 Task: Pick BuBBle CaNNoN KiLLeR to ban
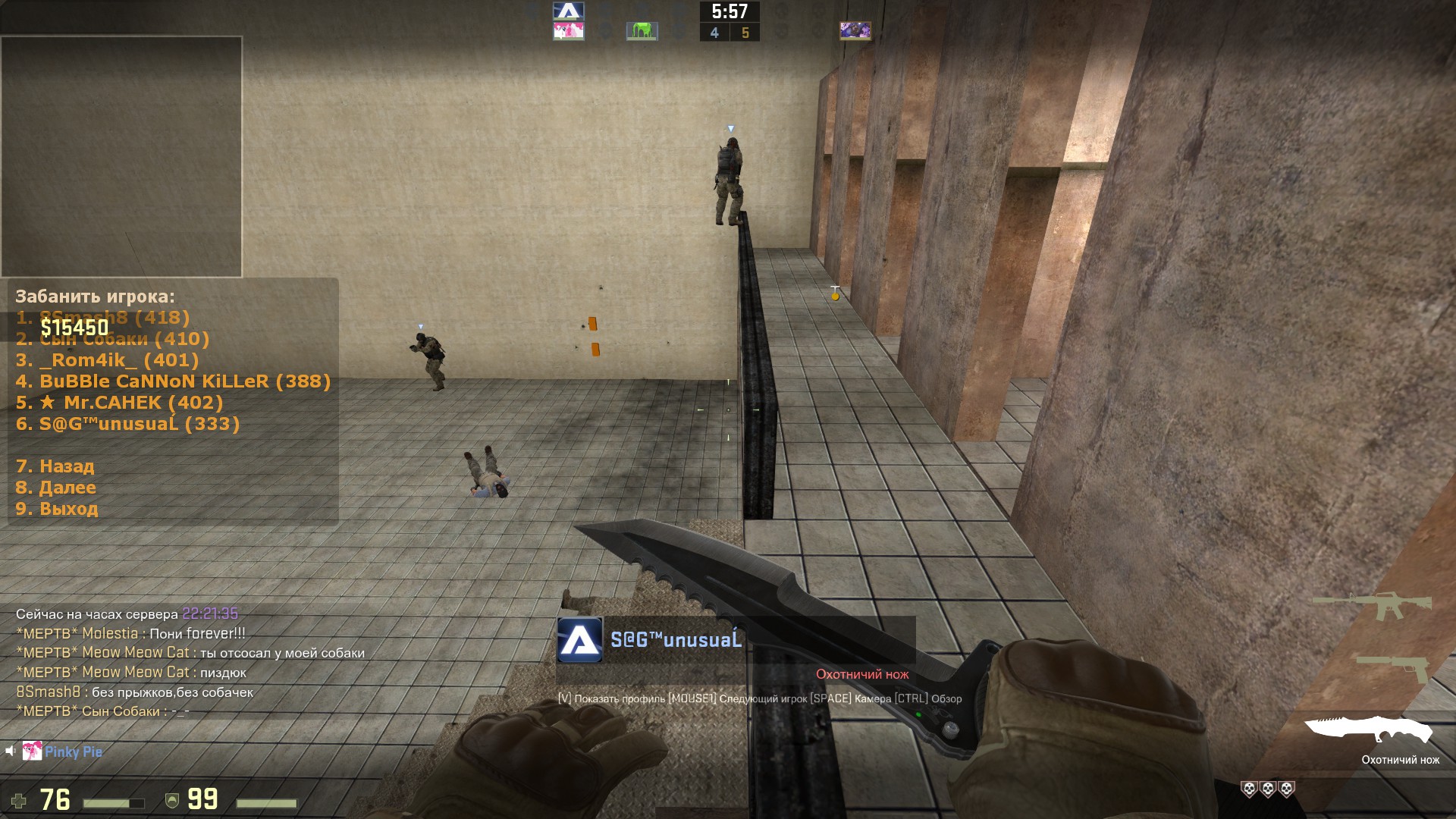(x=173, y=381)
